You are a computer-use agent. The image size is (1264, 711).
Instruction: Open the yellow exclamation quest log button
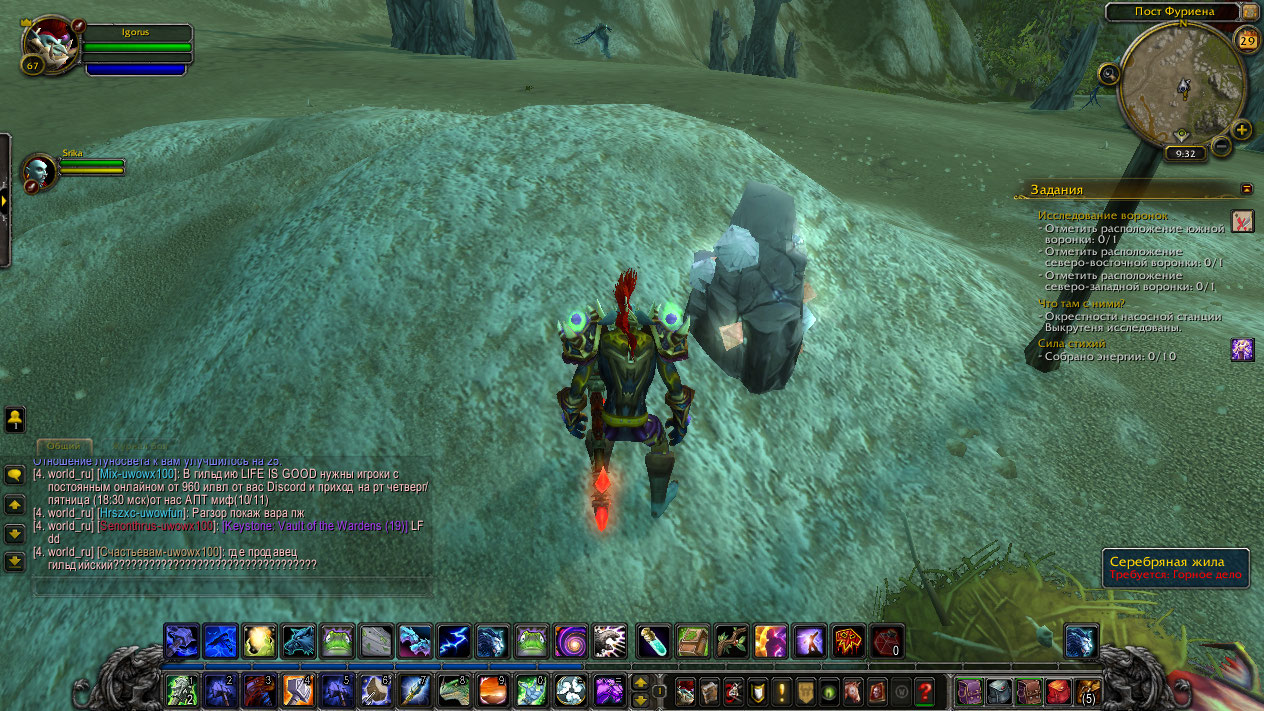pos(781,690)
